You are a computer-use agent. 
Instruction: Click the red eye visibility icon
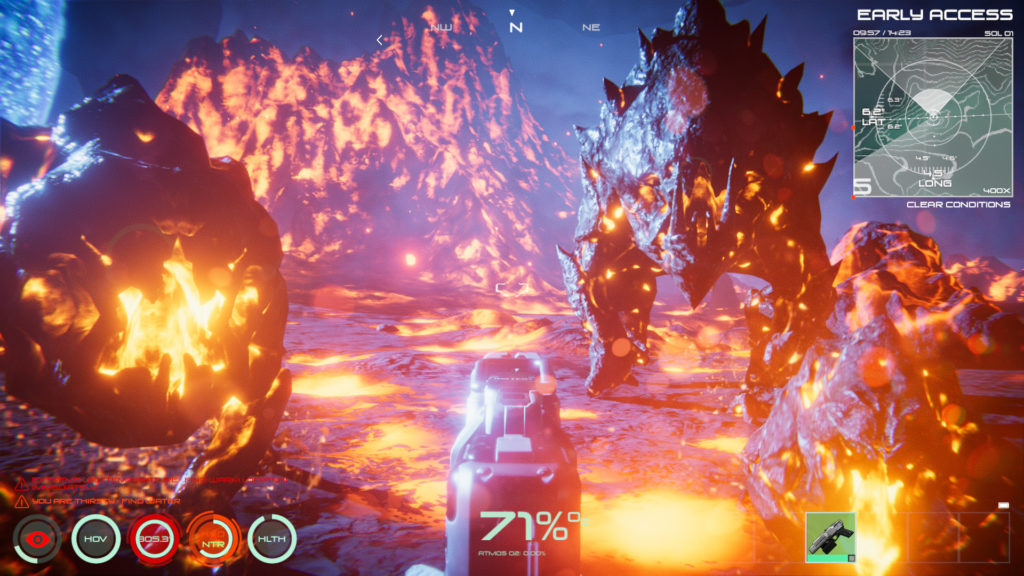click(x=37, y=539)
